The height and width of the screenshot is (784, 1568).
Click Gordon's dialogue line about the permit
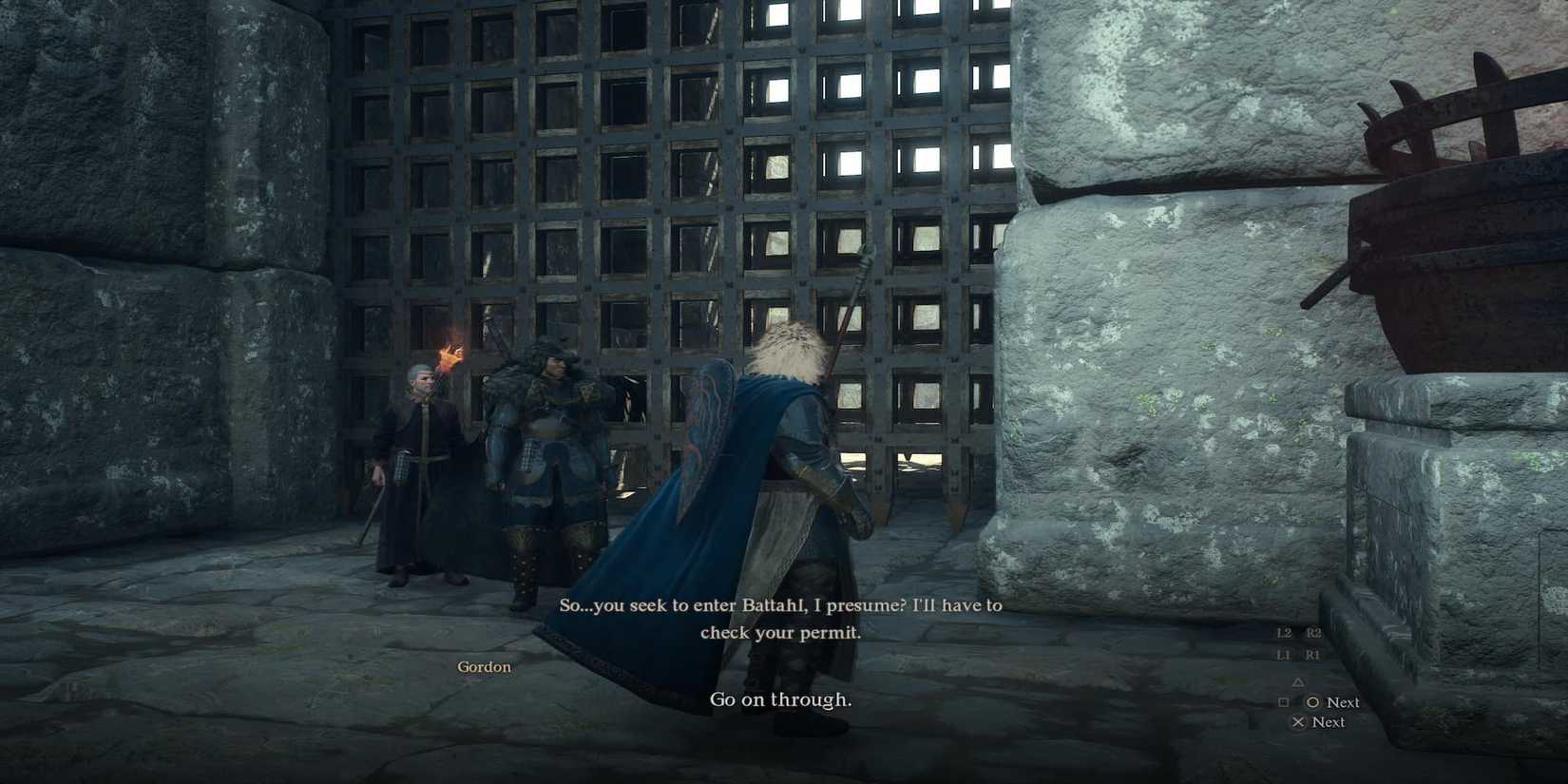779,618
